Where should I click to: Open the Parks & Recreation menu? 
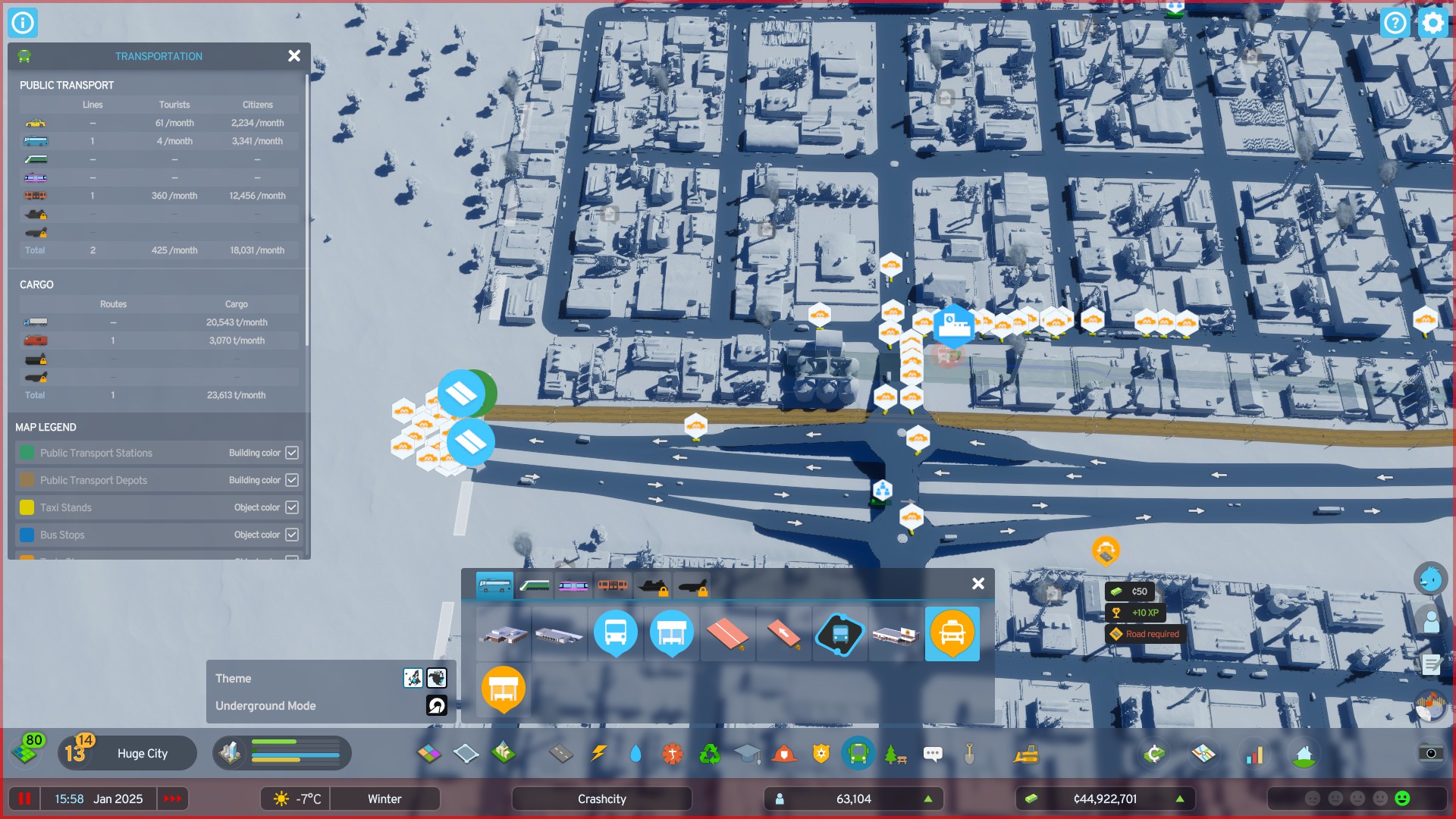pos(897,754)
